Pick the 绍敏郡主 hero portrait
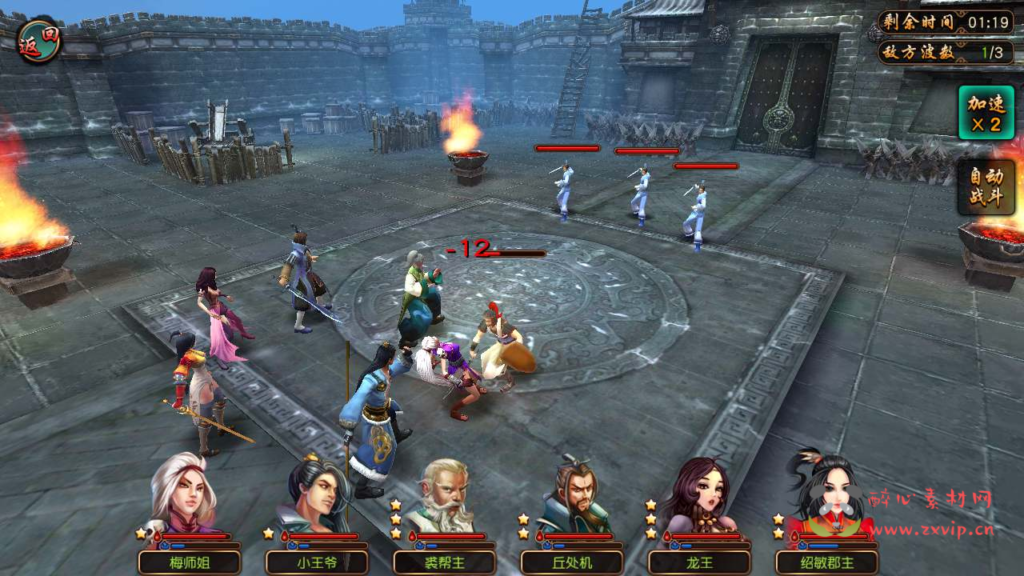This screenshot has height=576, width=1024. [826, 497]
